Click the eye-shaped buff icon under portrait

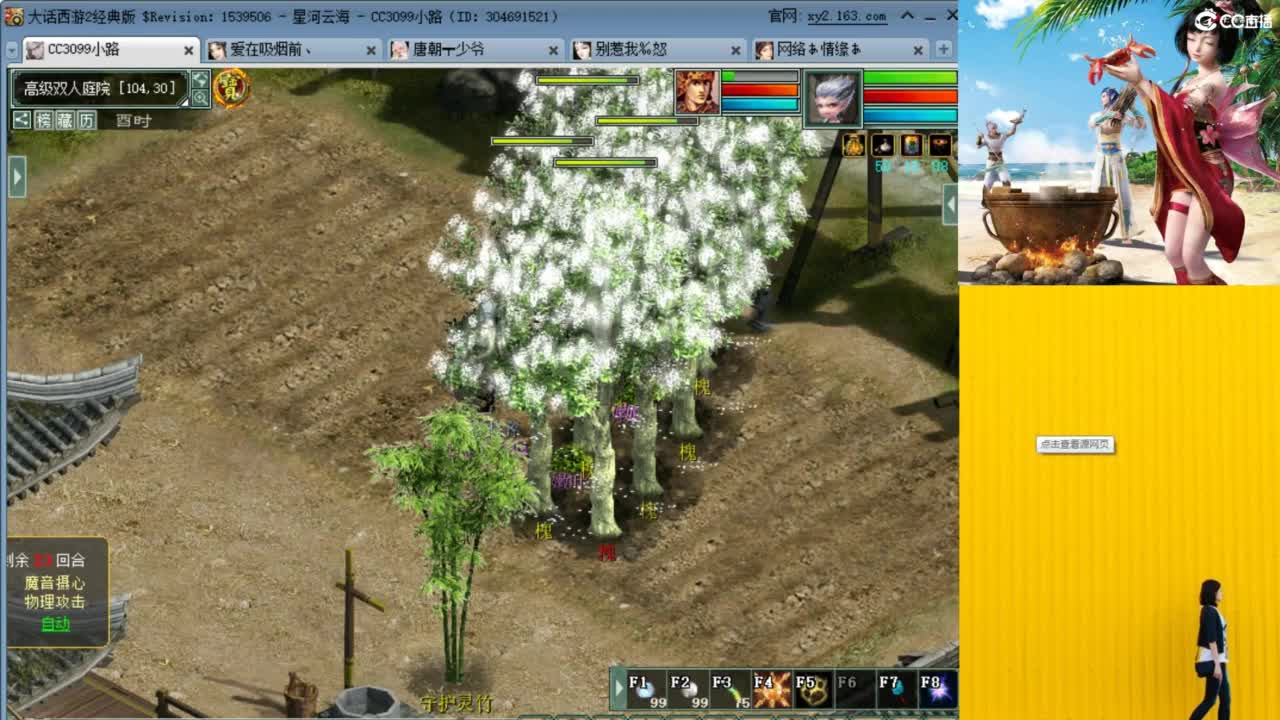[x=939, y=145]
